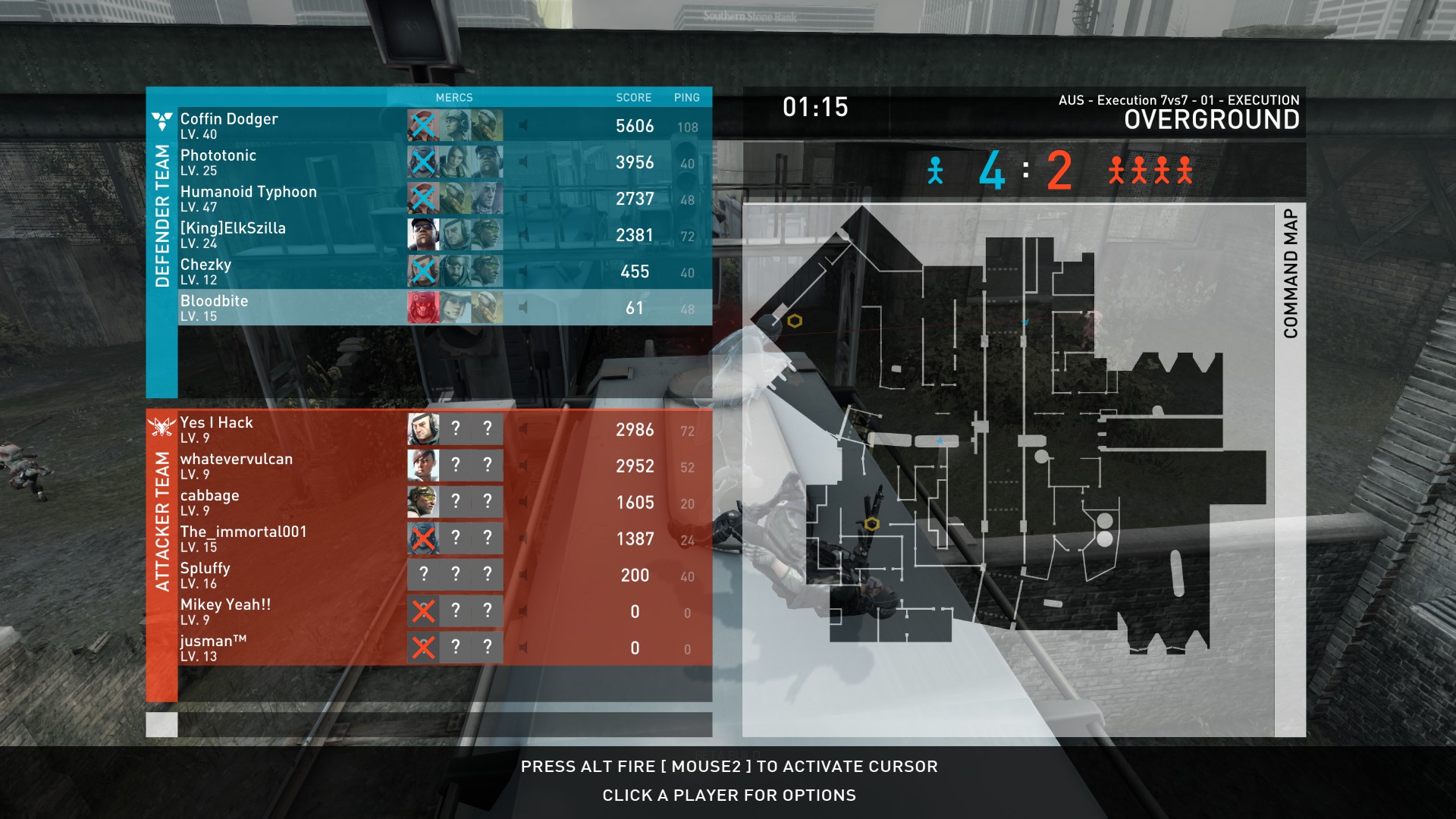Viewport: 1456px width, 819px height.
Task: Choose [King]ElkSzilla from the scoreboard
Action: point(233,234)
